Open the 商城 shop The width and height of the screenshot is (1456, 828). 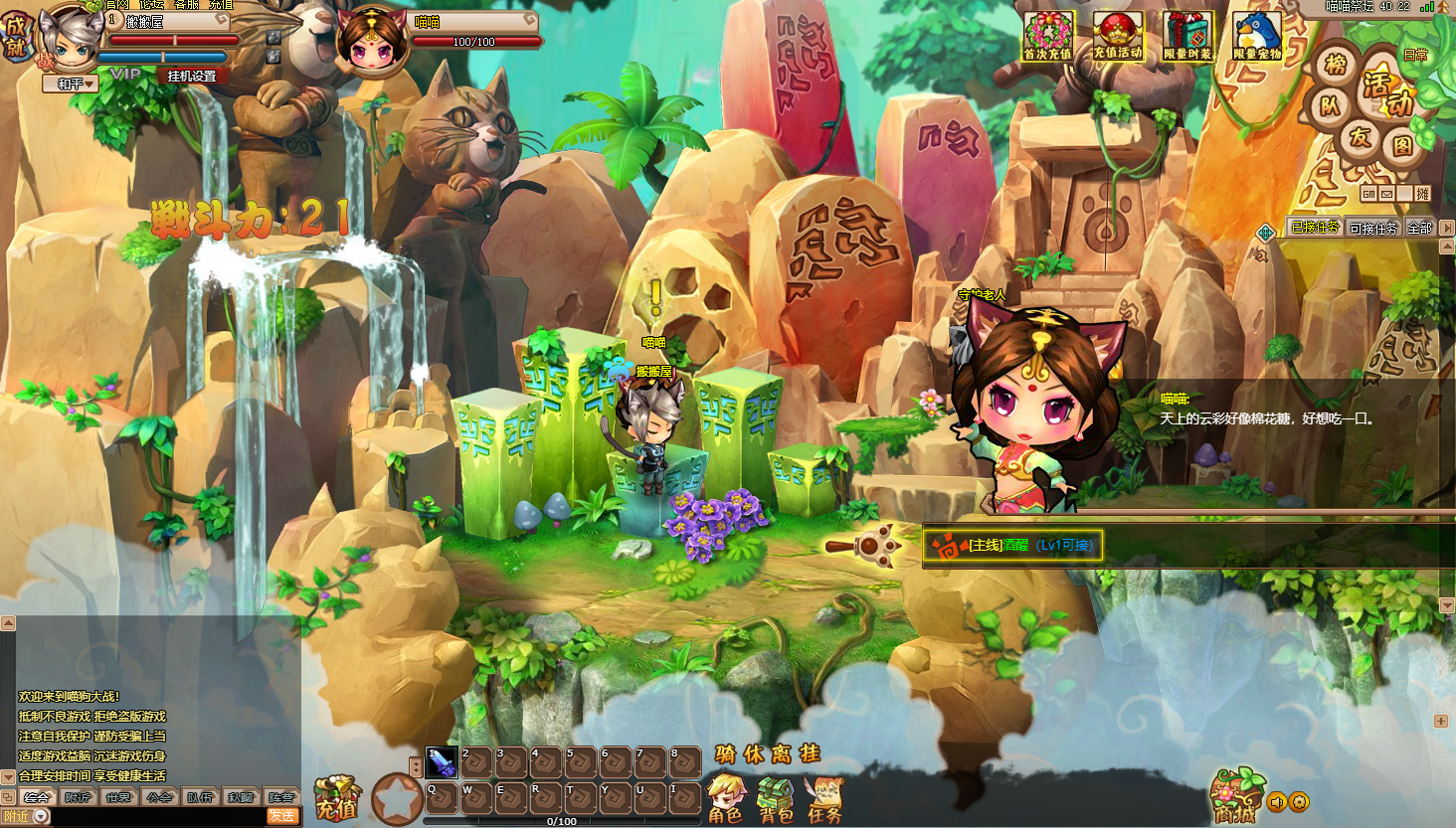tap(1234, 797)
